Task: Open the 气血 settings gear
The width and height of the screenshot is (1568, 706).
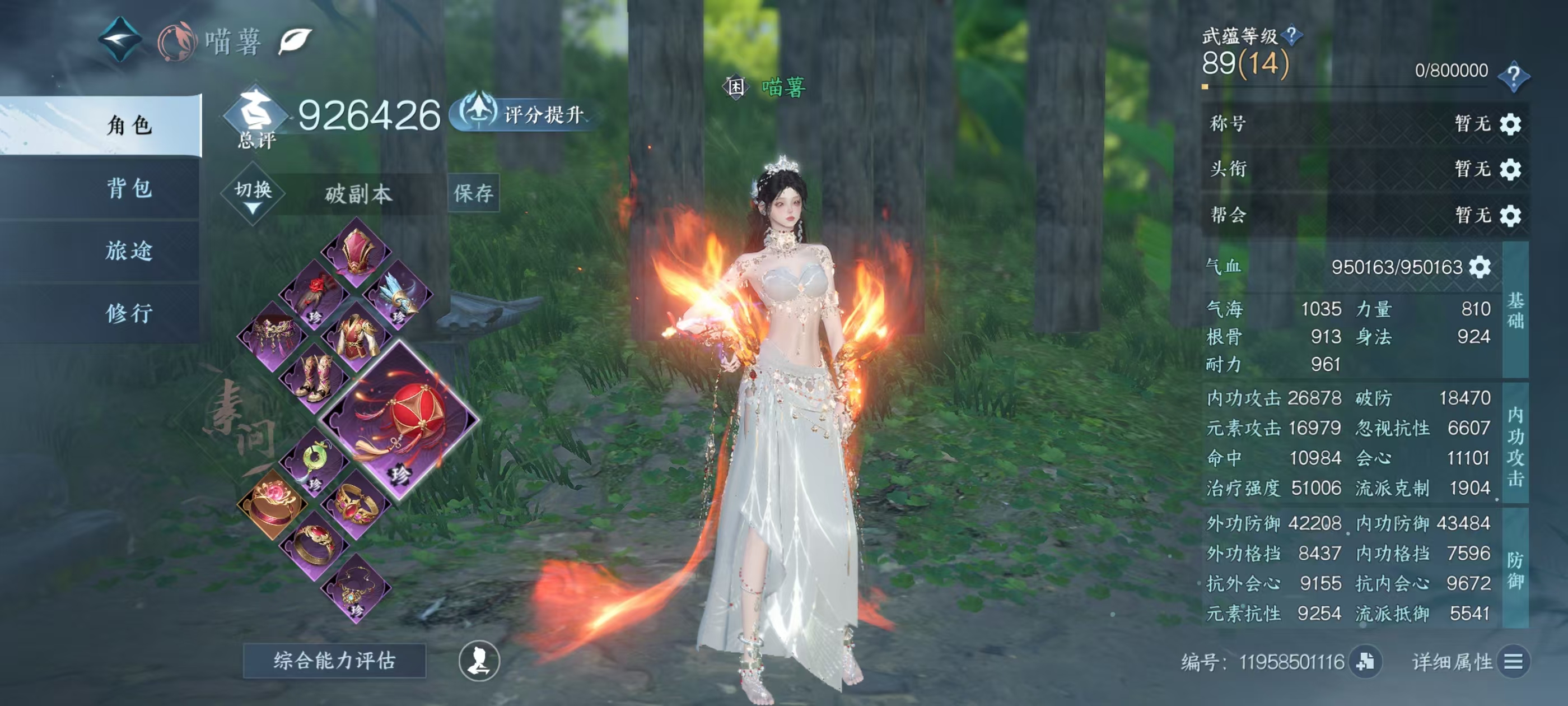Action: click(1480, 267)
